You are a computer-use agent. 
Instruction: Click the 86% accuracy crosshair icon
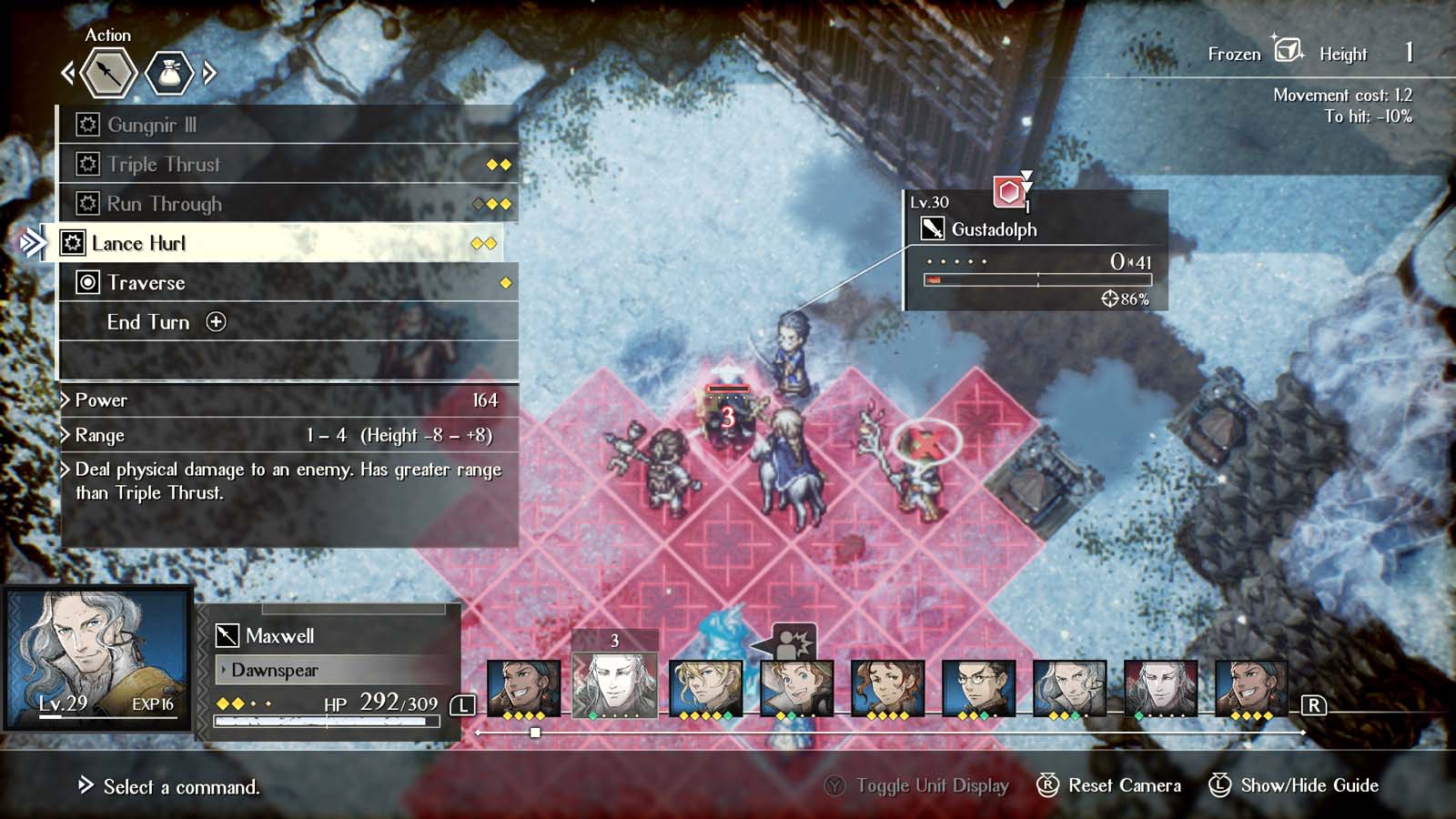tap(1109, 297)
